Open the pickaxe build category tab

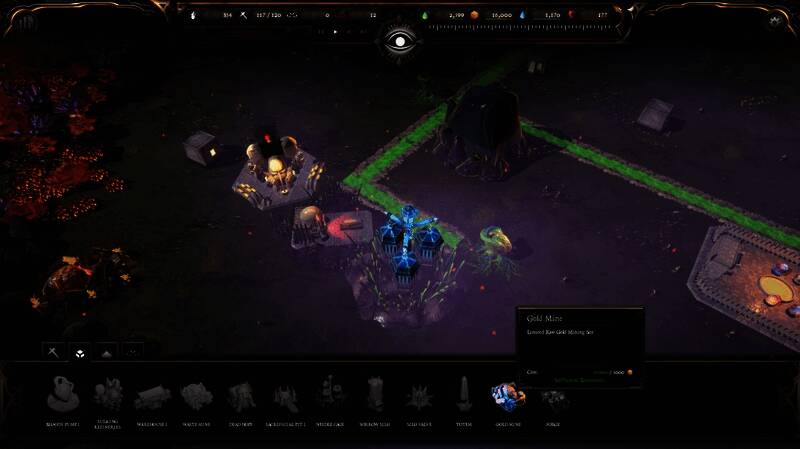point(53,352)
